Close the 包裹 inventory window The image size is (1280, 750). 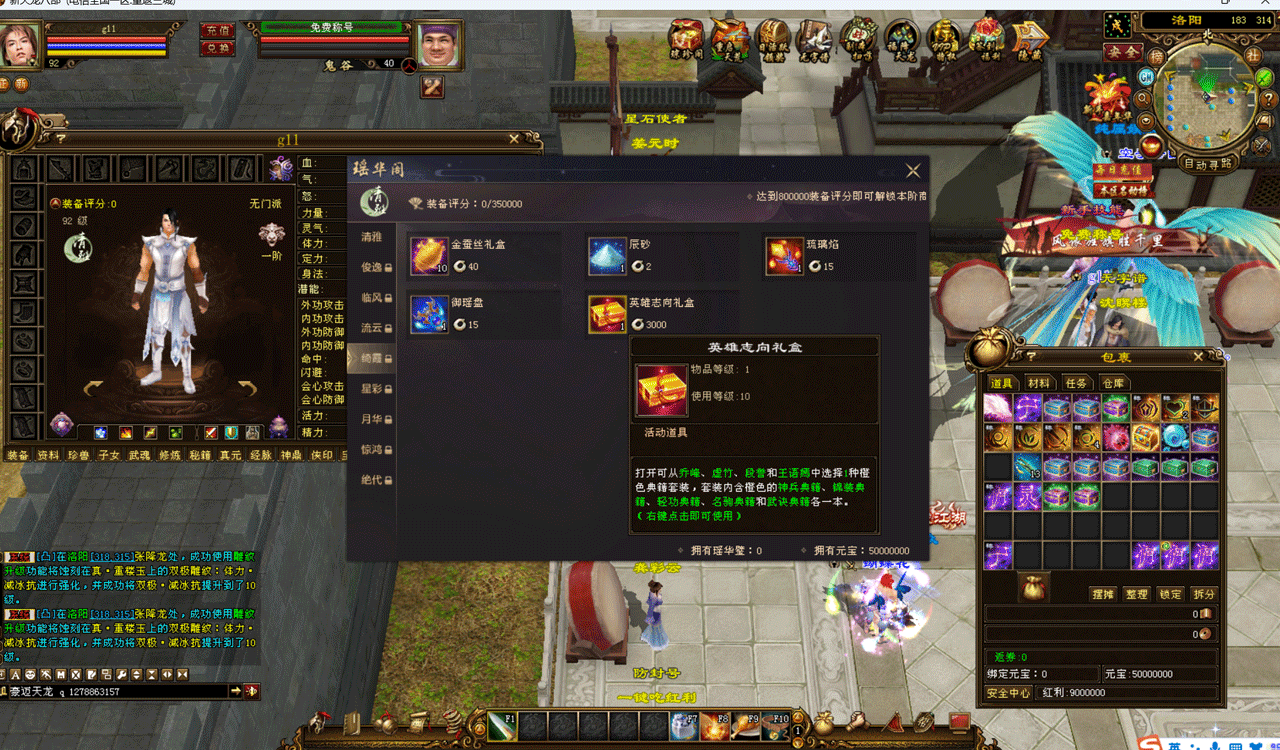(x=1198, y=356)
